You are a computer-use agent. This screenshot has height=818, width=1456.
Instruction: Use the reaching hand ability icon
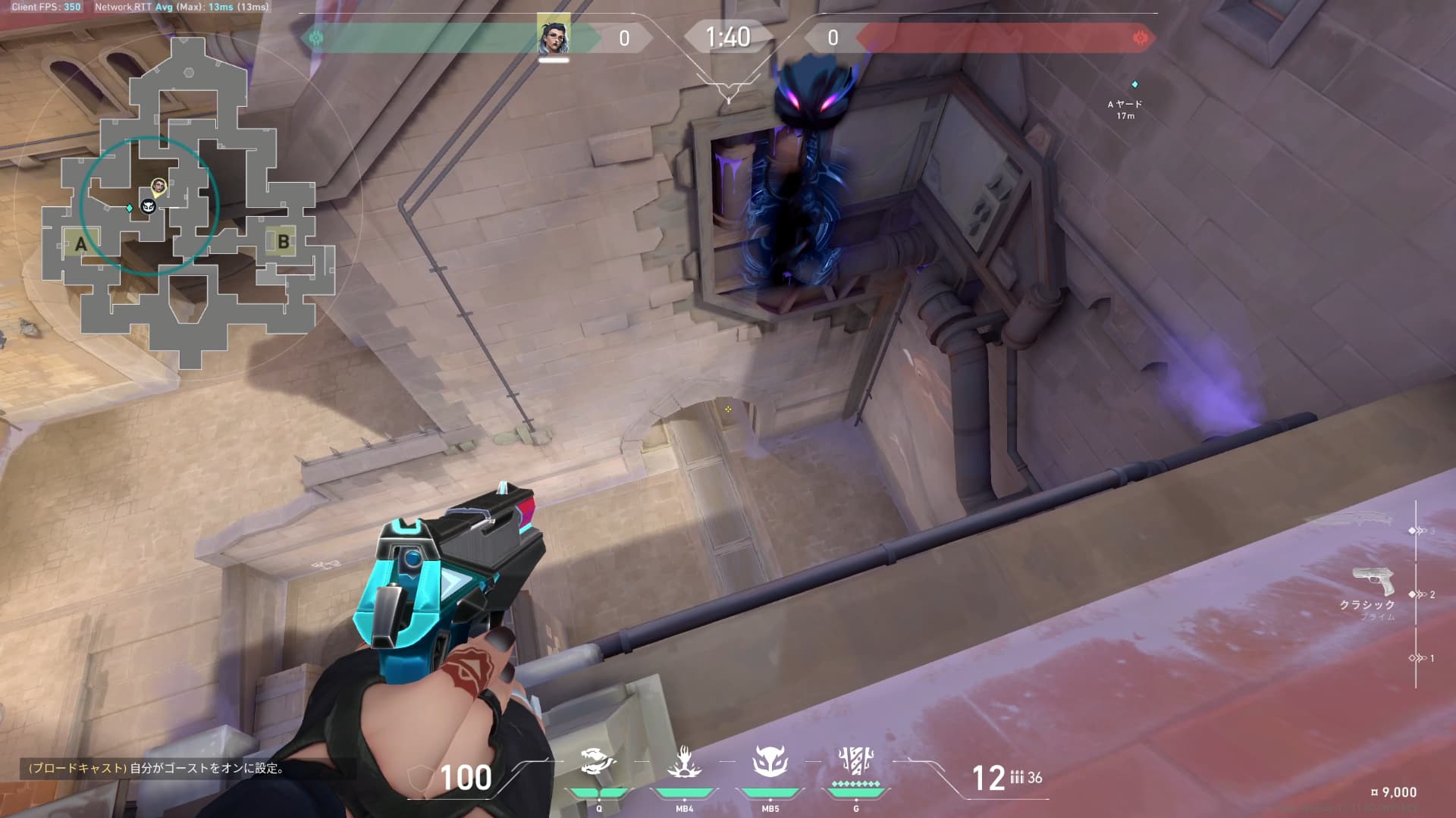click(684, 762)
